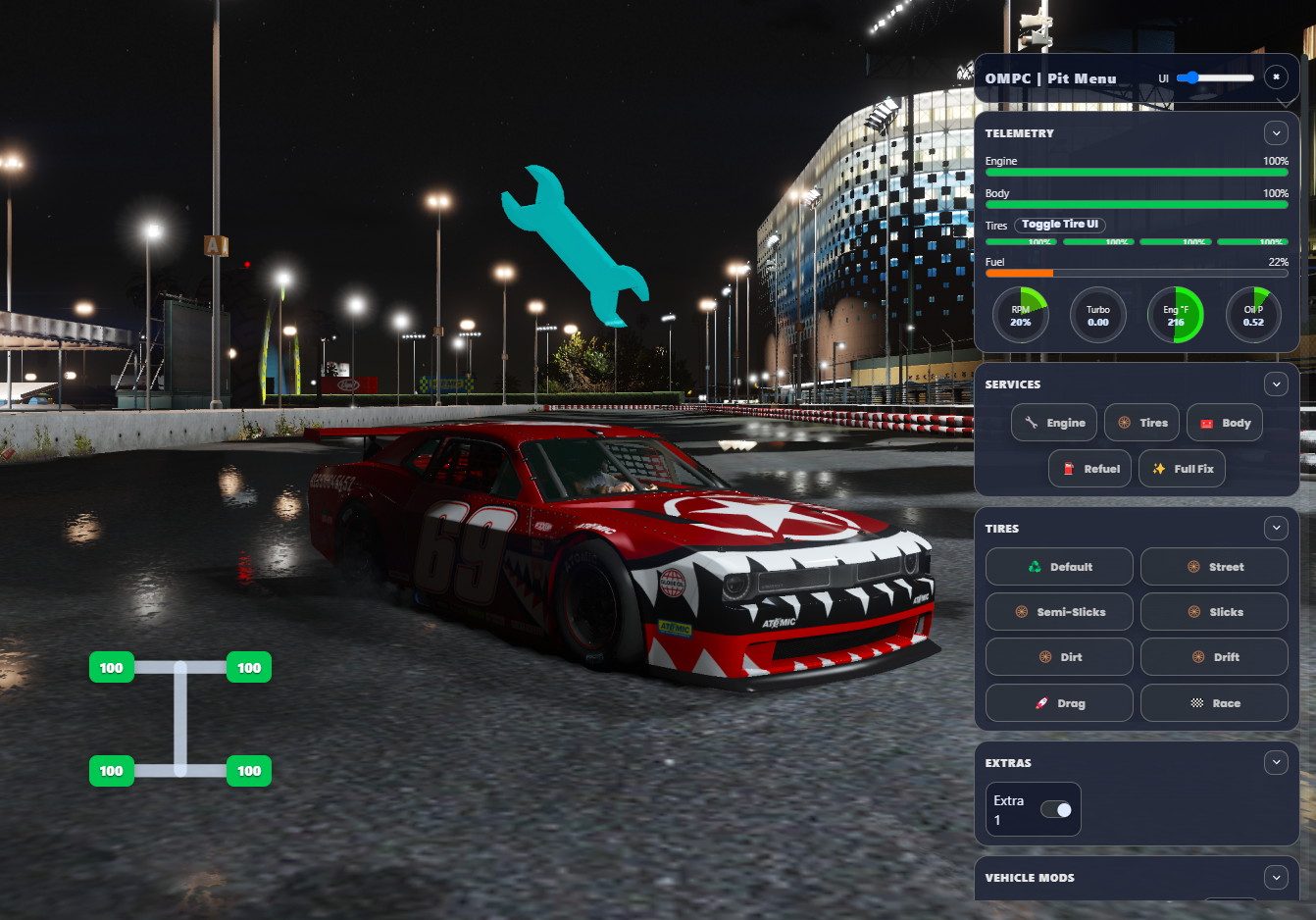
Task: Adjust the UI scale slider
Action: pyautogui.click(x=1216, y=77)
